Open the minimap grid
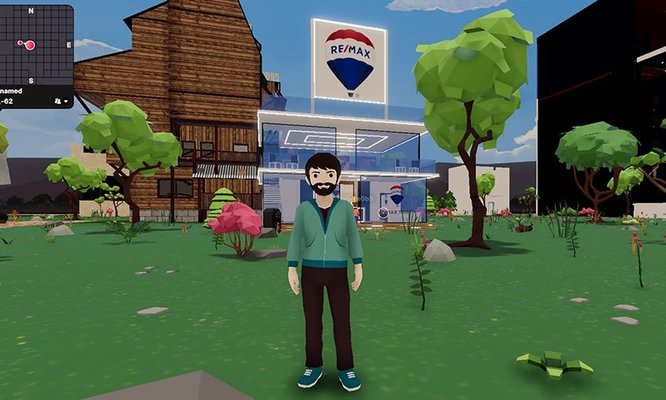 (30, 45)
